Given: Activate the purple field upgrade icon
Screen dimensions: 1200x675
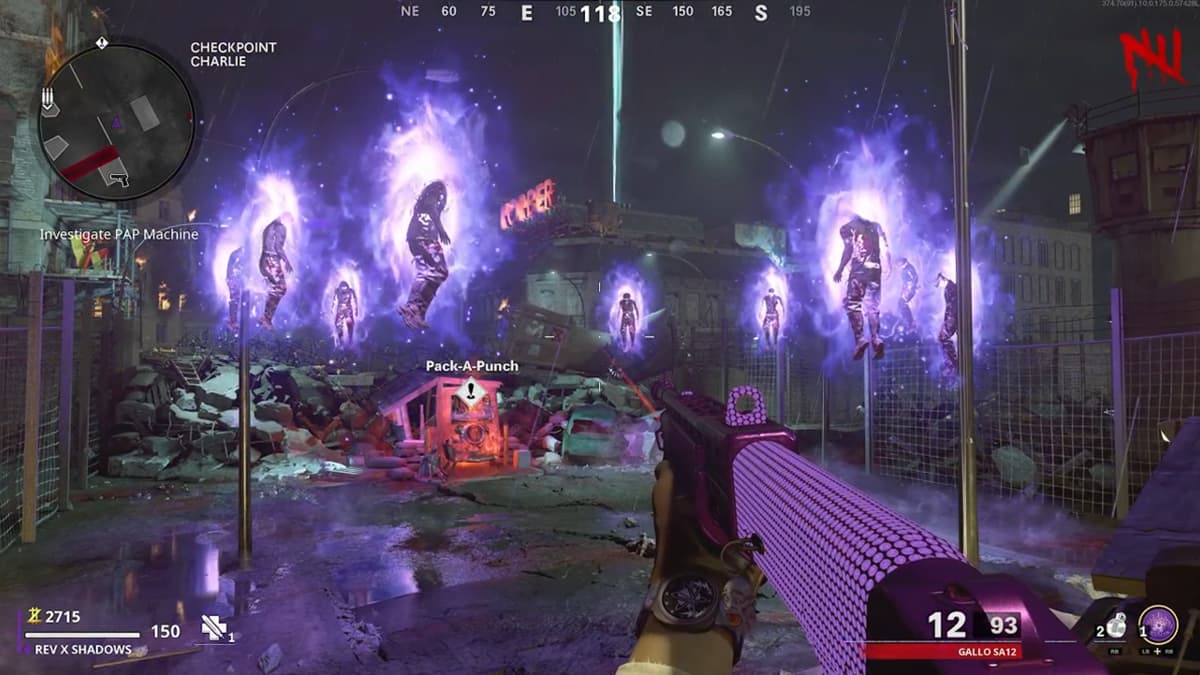Looking at the screenshot, I should (x=1158, y=626).
